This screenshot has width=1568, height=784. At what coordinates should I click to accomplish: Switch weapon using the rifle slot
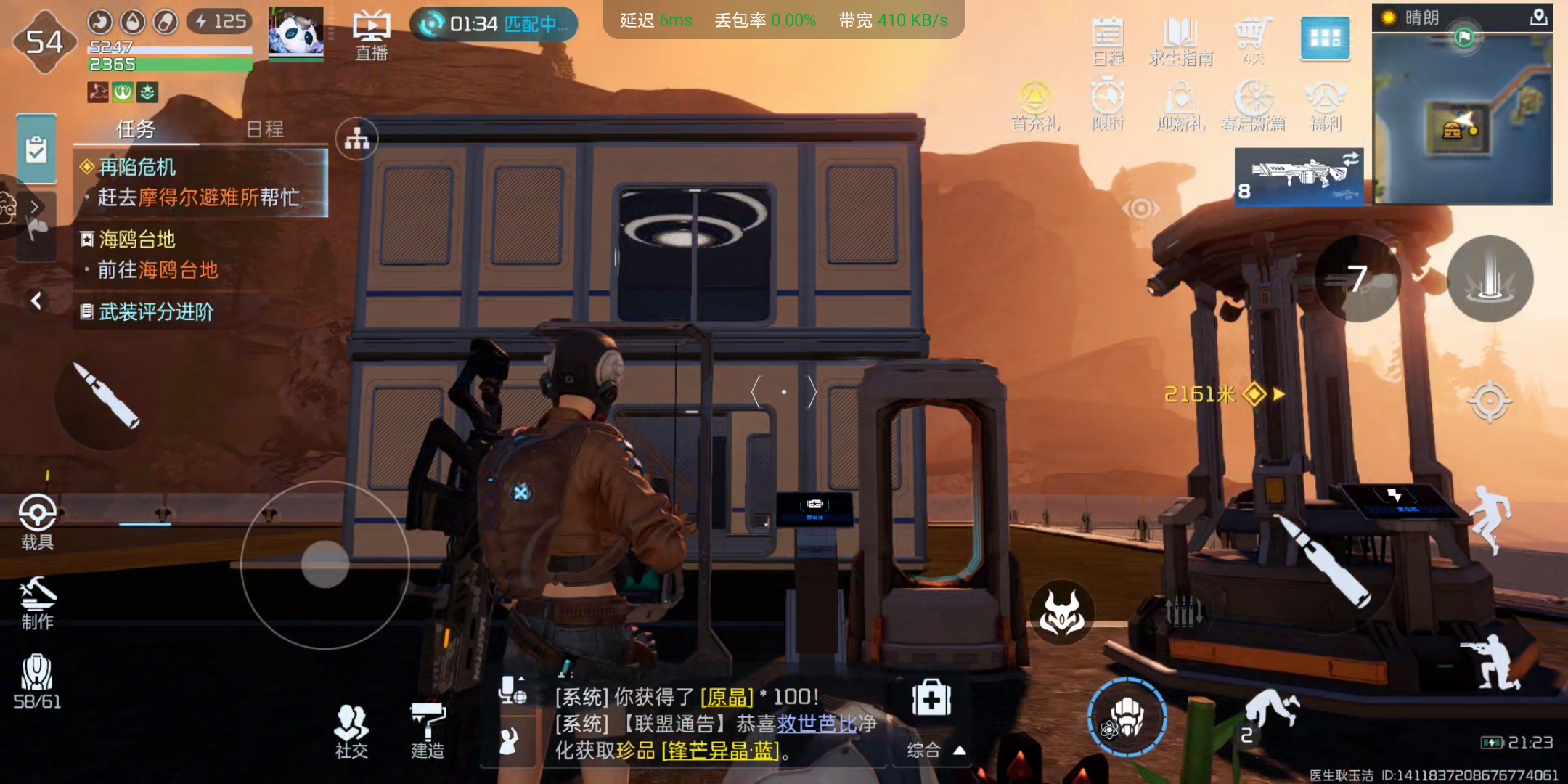pyautogui.click(x=1299, y=177)
